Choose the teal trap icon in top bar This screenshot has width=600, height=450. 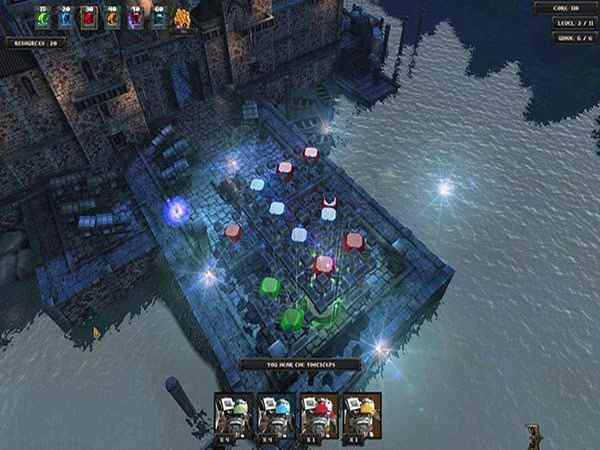pyautogui.click(x=158, y=18)
